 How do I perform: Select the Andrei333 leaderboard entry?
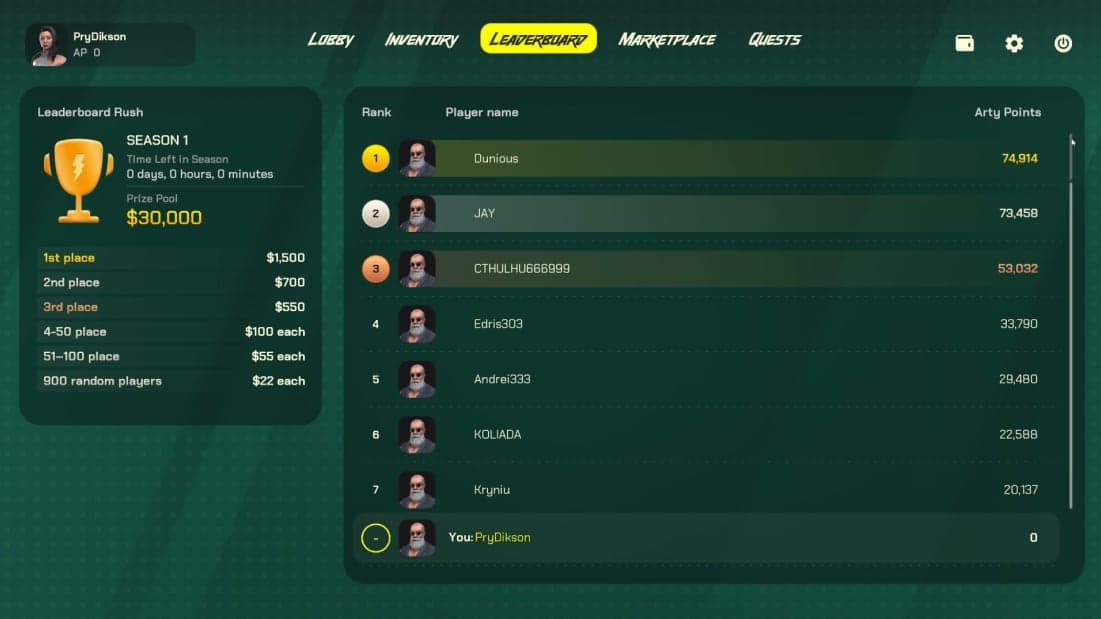point(700,379)
